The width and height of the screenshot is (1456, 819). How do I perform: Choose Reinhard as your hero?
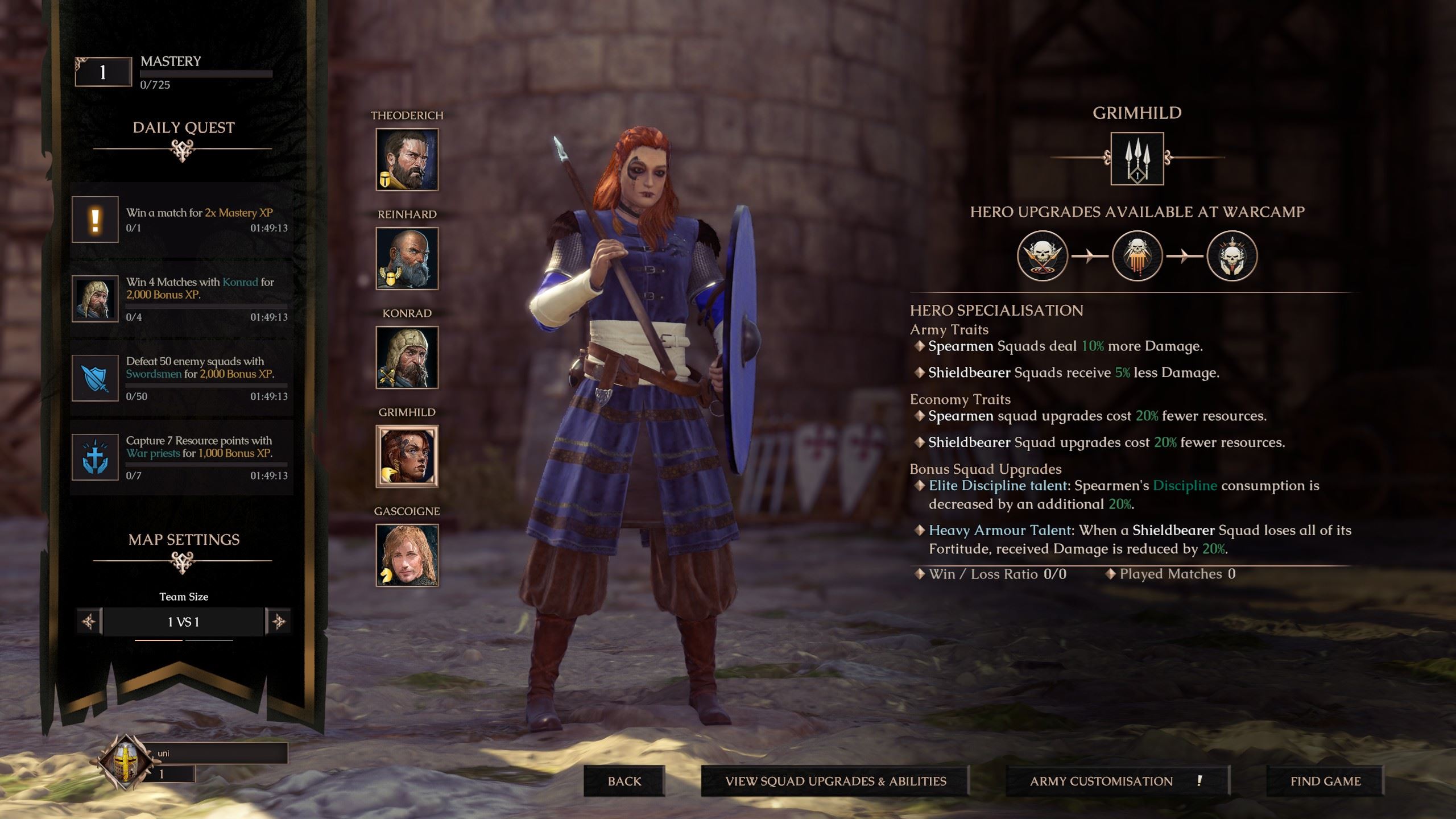407,258
